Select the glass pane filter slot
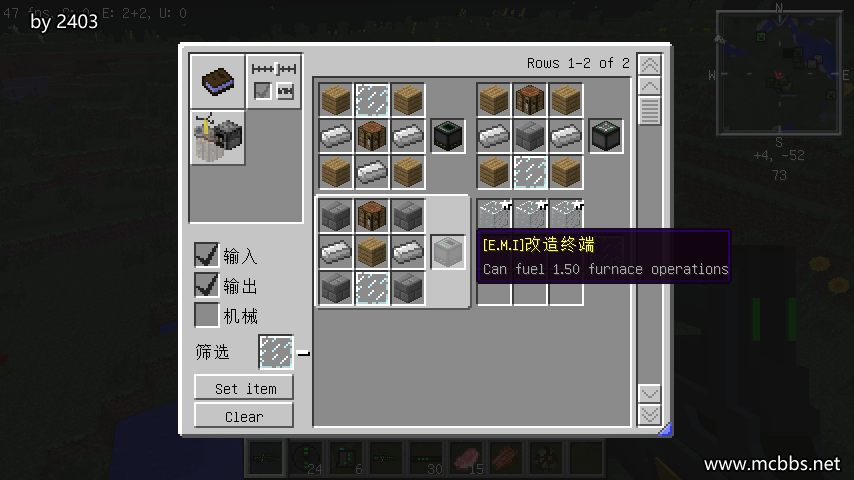The image size is (854, 480). click(x=276, y=352)
